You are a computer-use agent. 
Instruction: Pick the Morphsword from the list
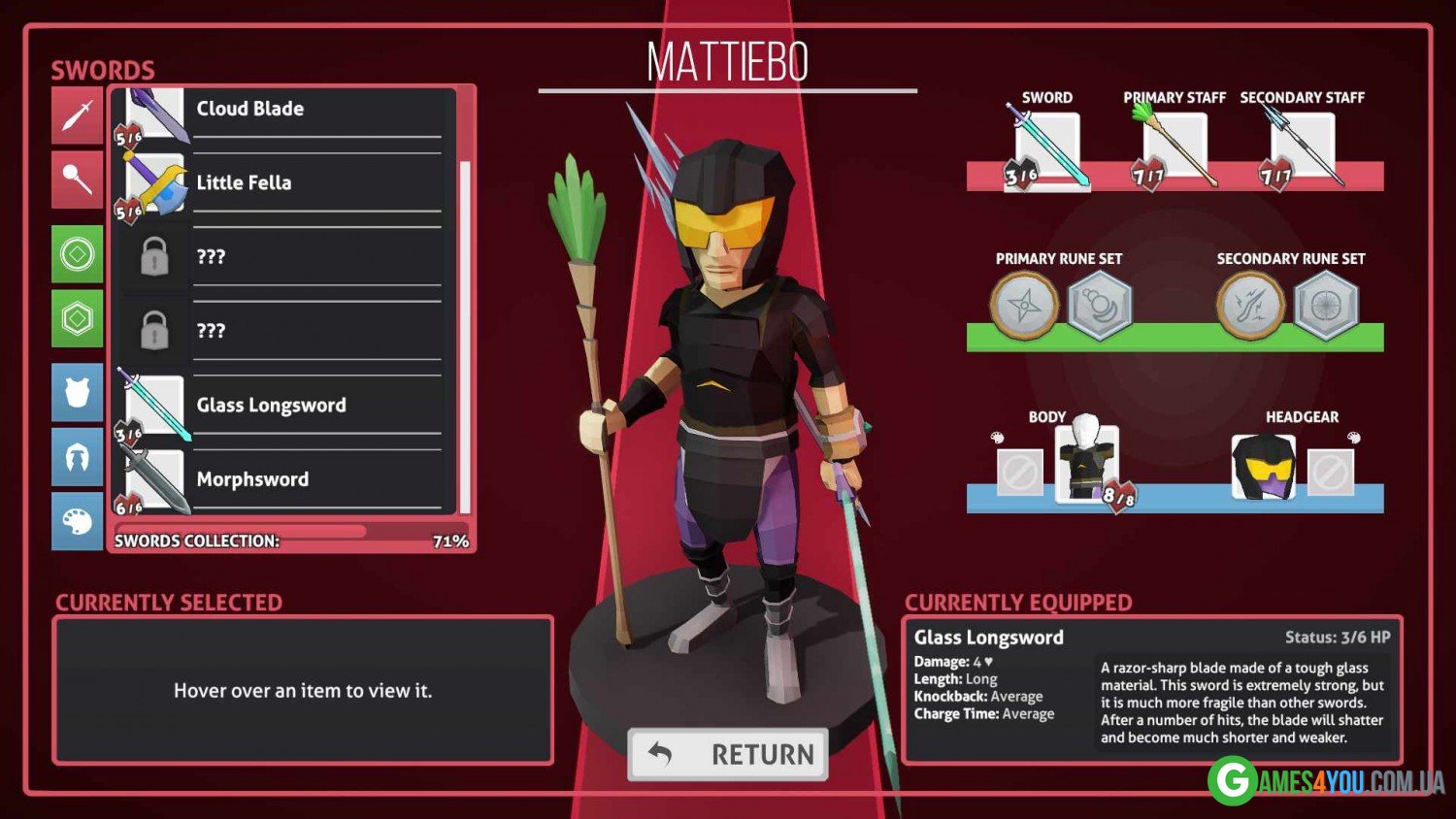281,479
